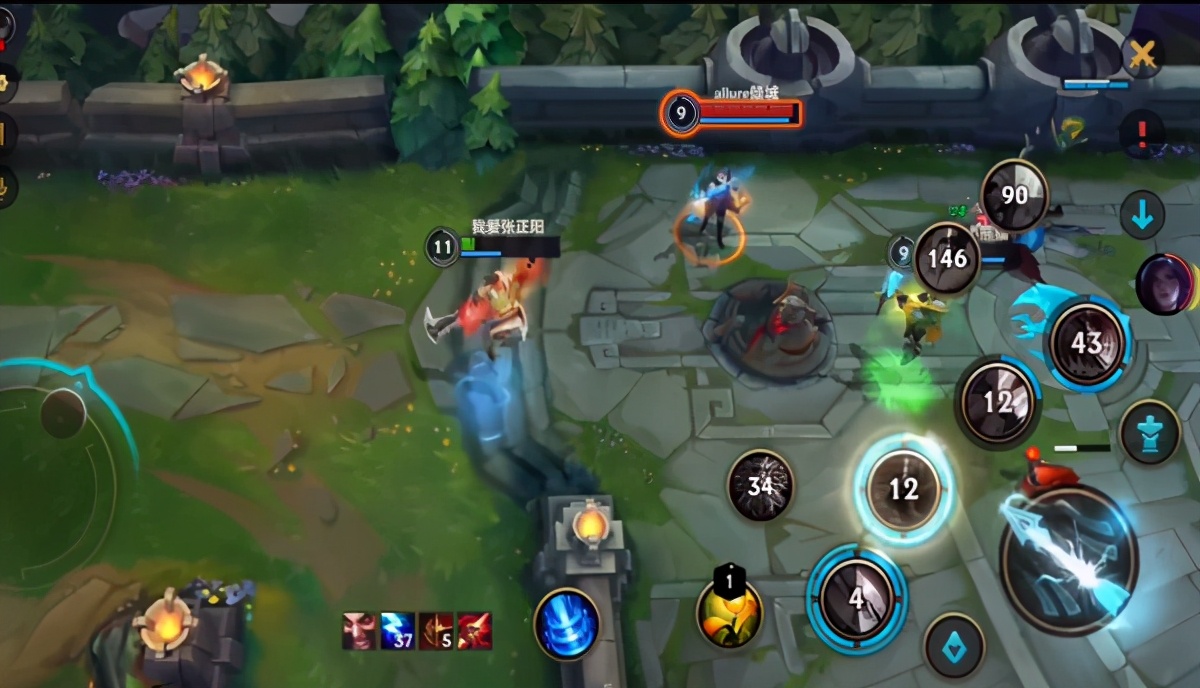Tap the main basic attack button
Image resolution: width=1200 pixels, height=688 pixels.
pos(1068,560)
